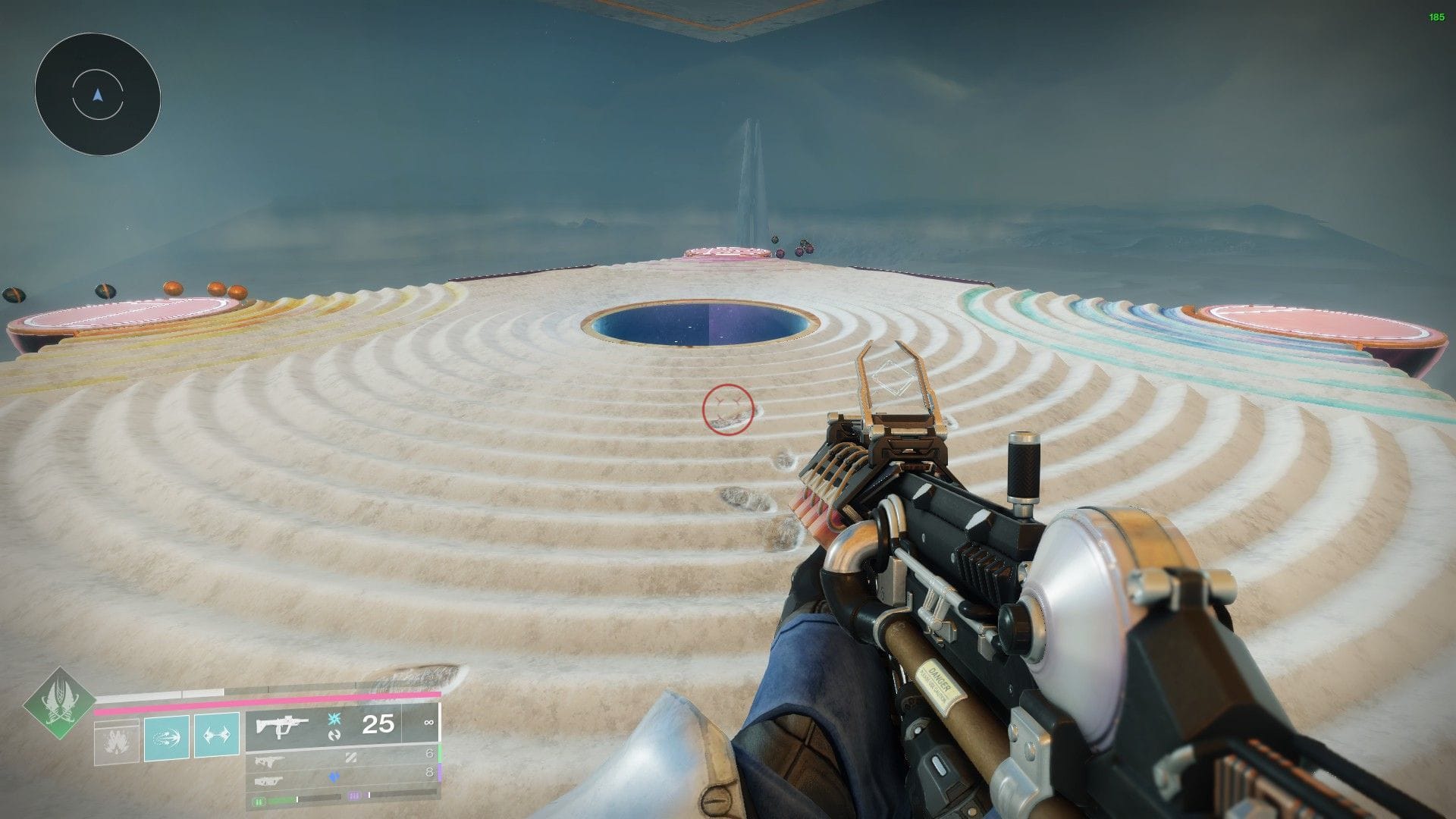Select the withering blade melee ability icon
This screenshot has width=1456, height=819.
point(217,736)
